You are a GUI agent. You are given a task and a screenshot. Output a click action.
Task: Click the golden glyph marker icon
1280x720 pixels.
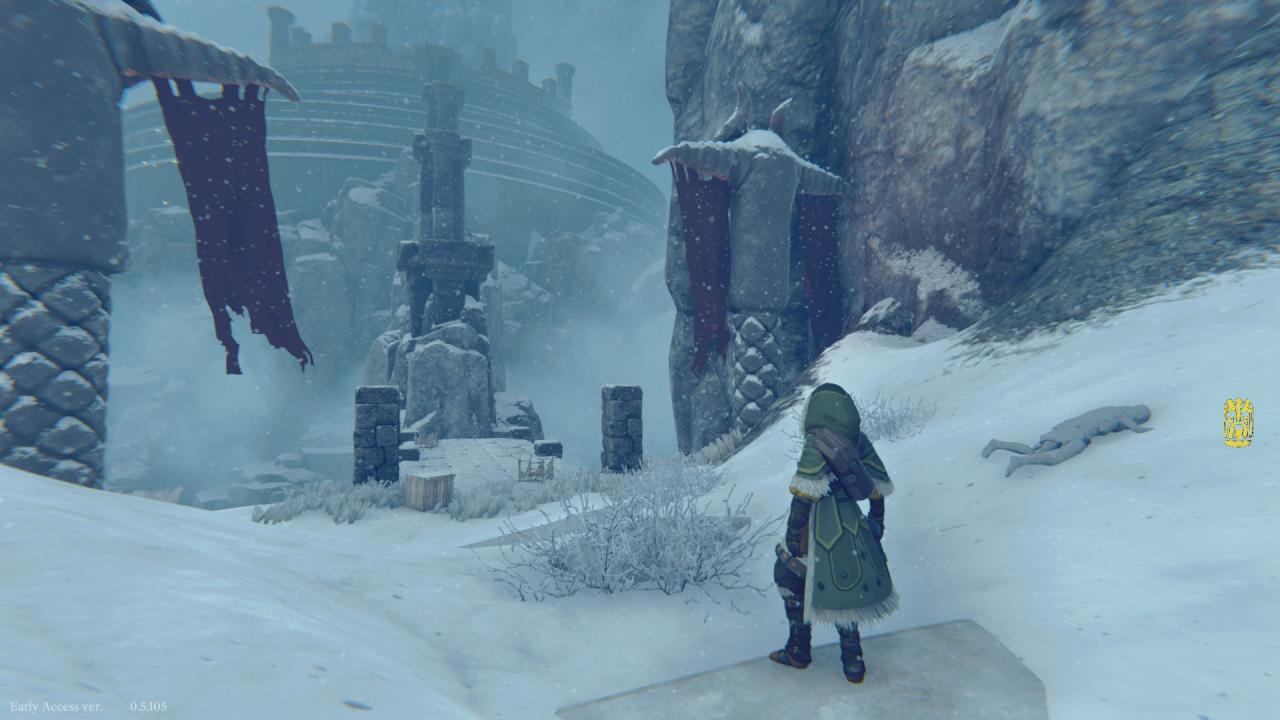1238,422
